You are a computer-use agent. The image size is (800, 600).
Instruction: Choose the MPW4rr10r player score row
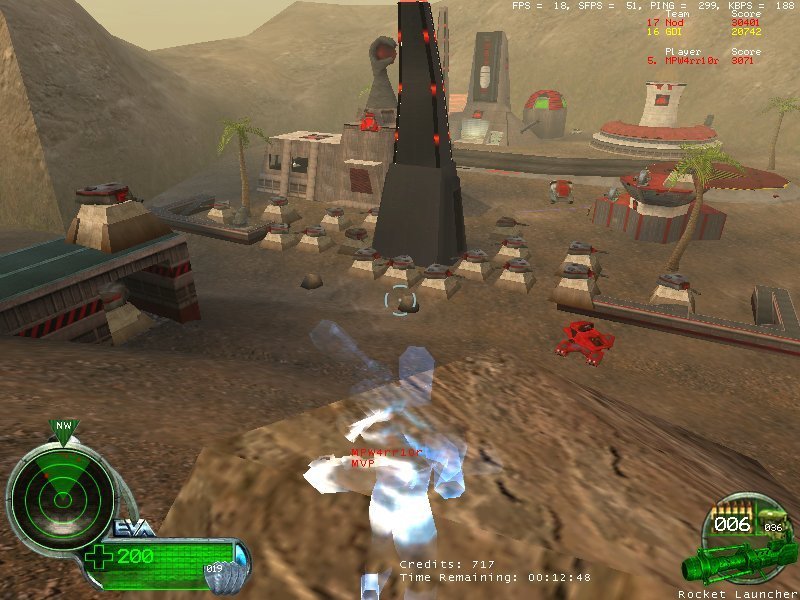coord(701,60)
